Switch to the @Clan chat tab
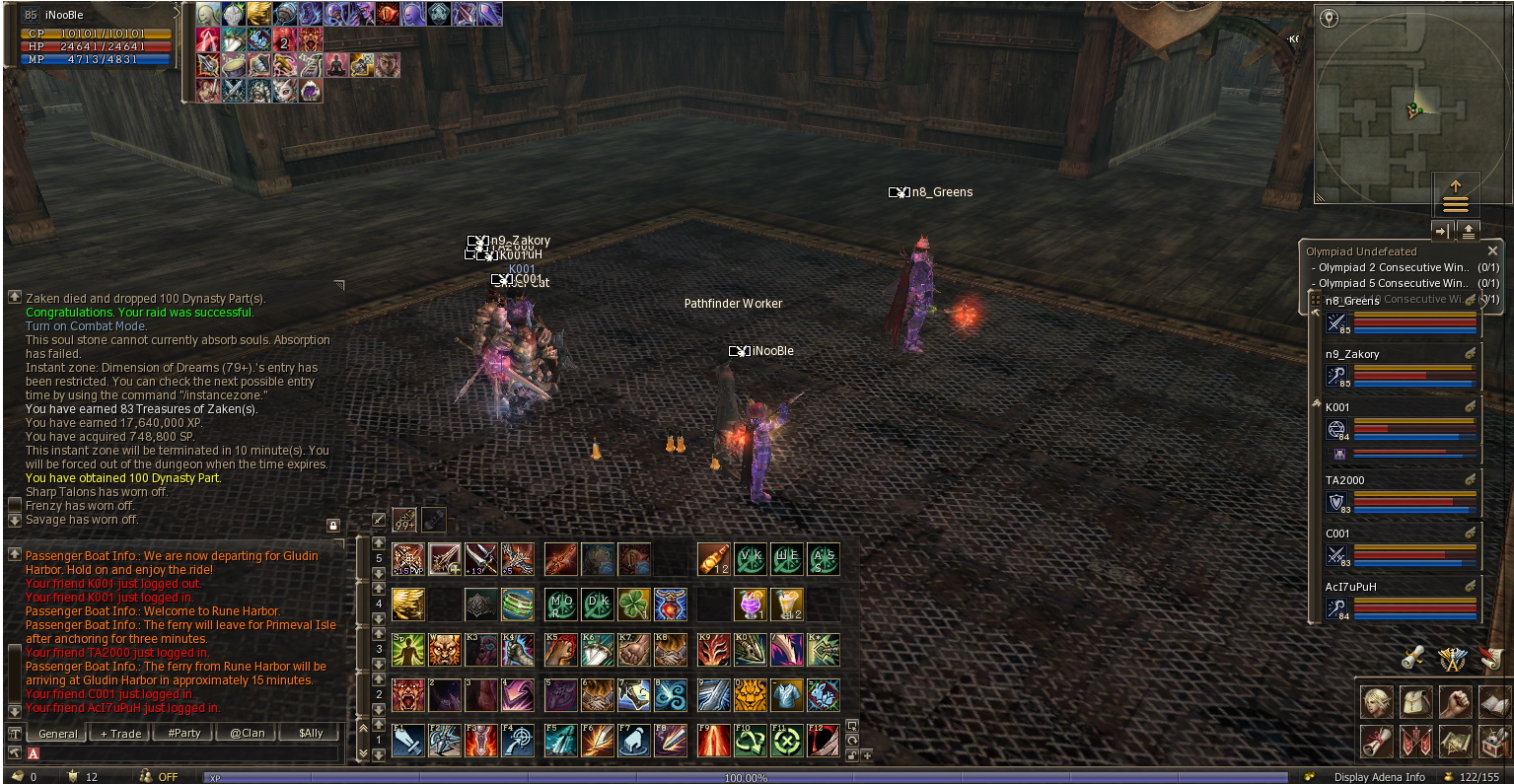 pyautogui.click(x=248, y=734)
